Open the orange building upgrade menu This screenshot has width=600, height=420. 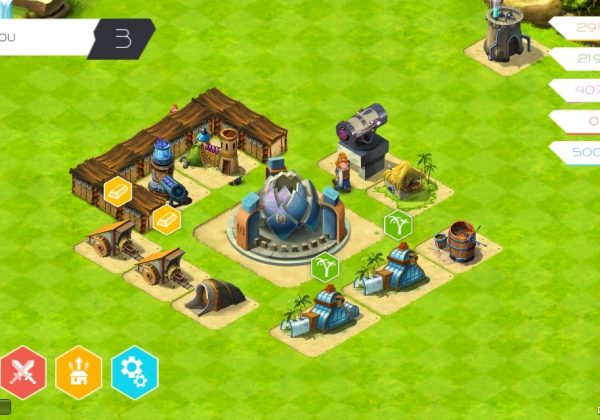coord(79,373)
